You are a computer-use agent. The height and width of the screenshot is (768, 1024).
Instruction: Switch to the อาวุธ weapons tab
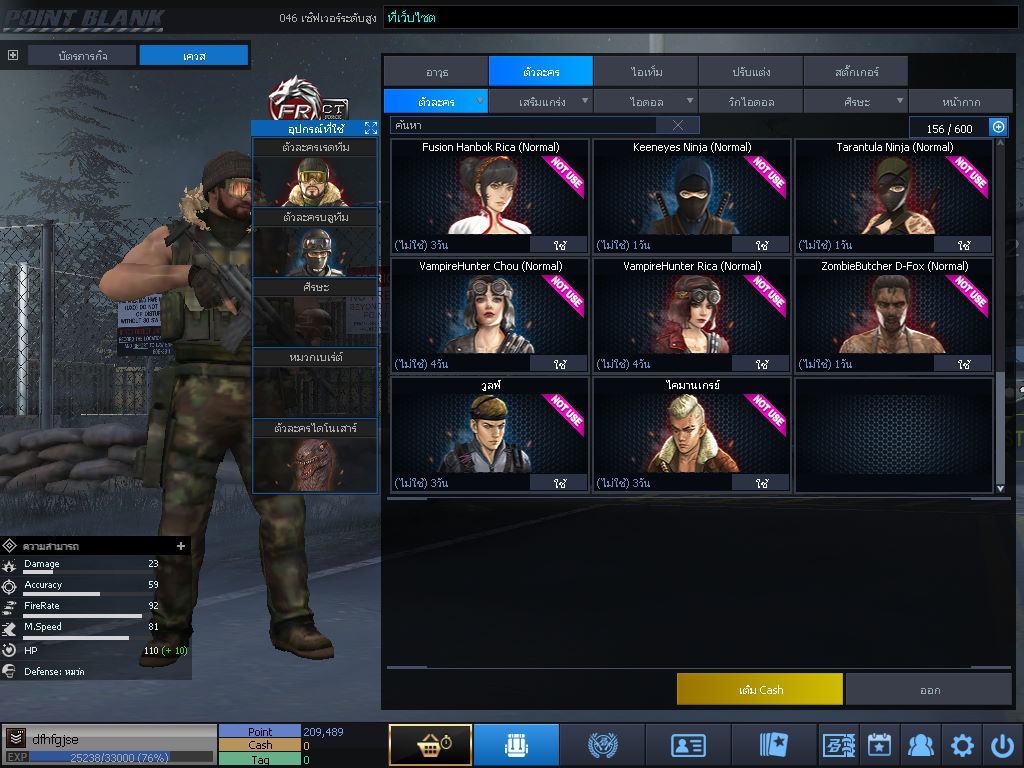point(435,72)
